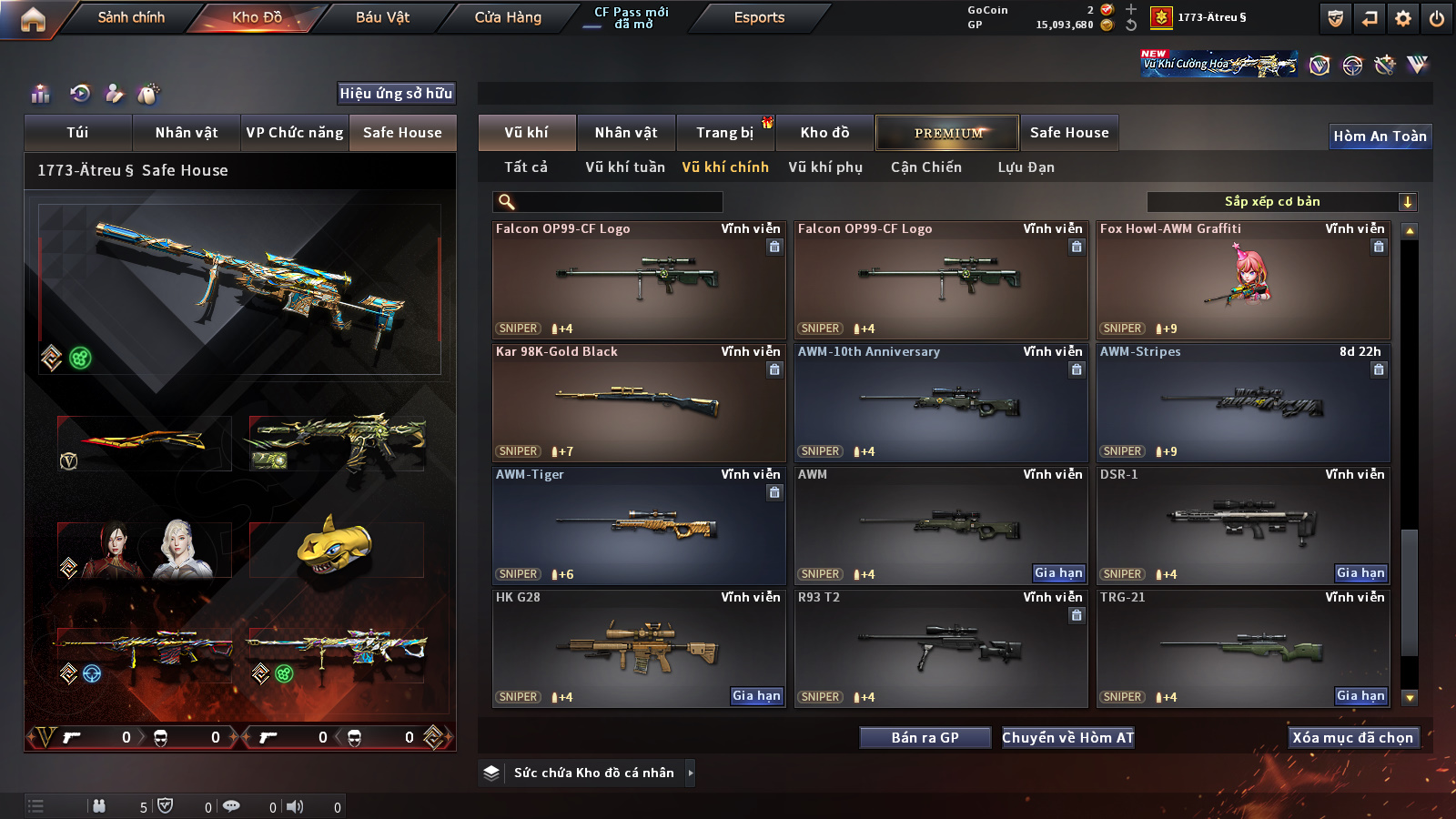Open the settings gear icon

coord(1403,18)
